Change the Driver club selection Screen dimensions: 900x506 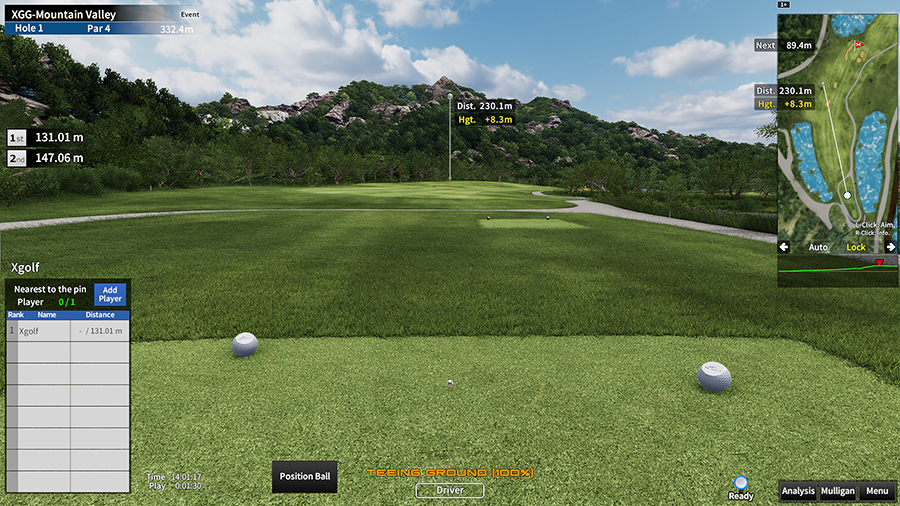pos(450,490)
